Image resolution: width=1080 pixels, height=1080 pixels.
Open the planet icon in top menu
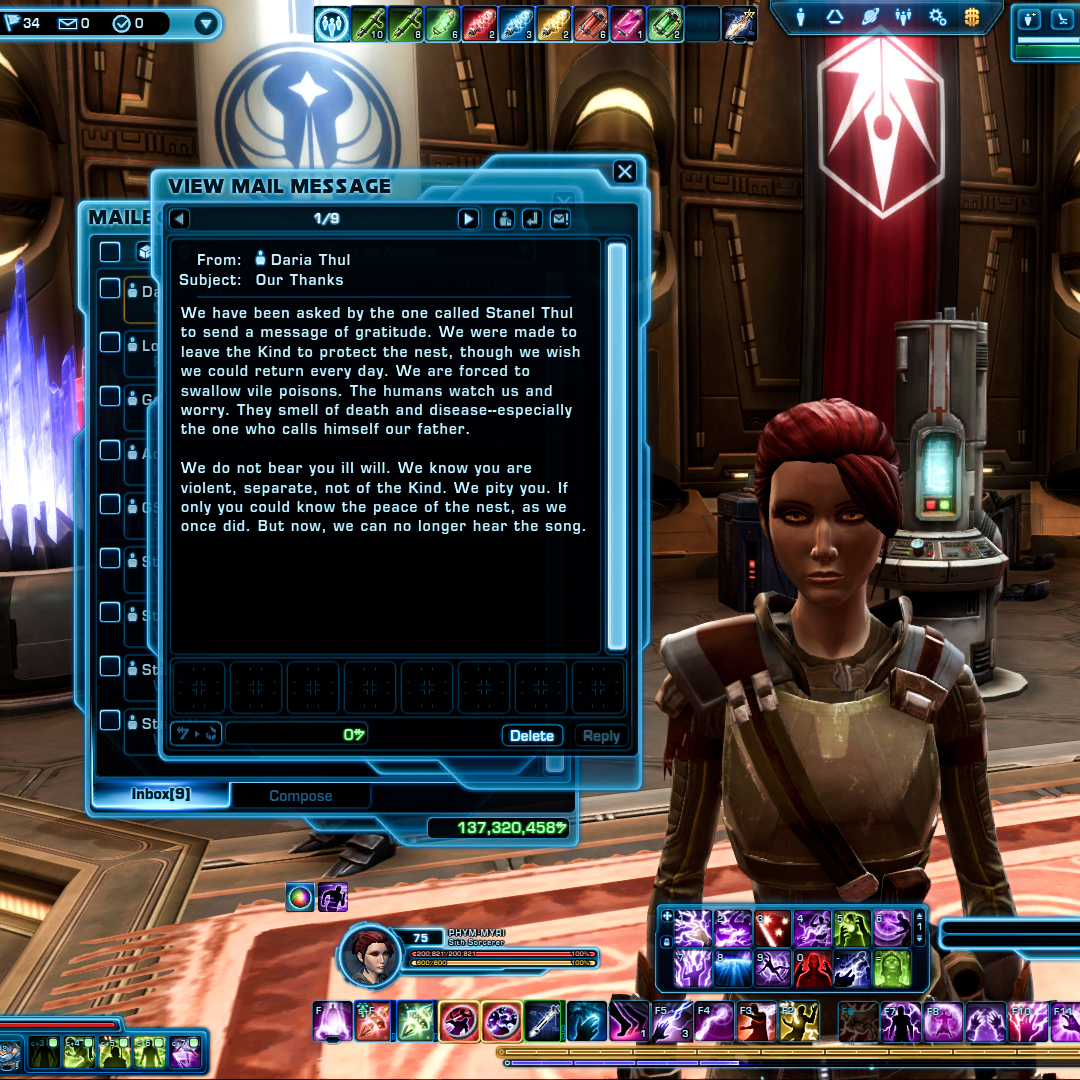tap(869, 17)
